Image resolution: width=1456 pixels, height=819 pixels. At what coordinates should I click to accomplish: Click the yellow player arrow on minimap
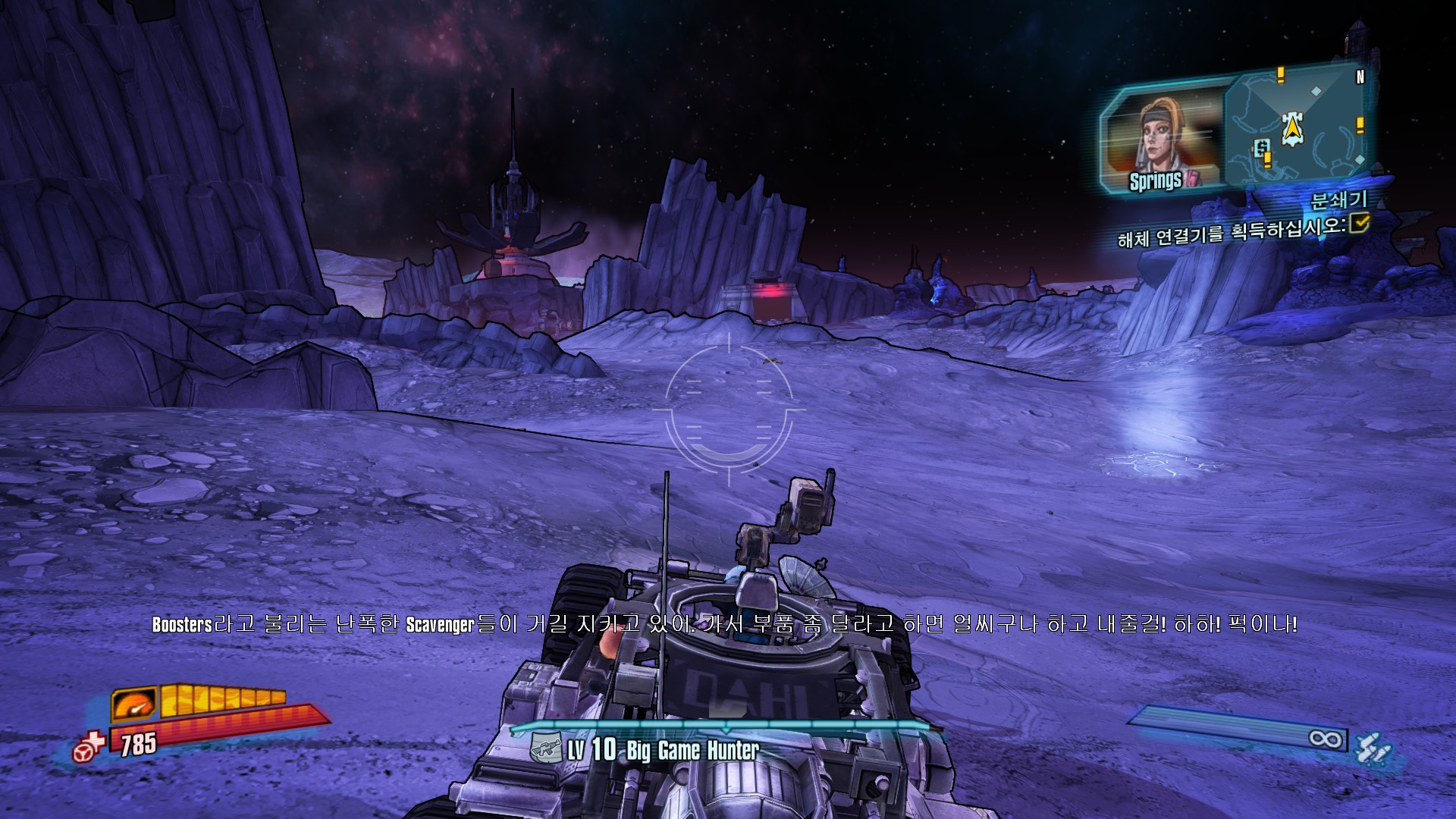[x=1291, y=129]
